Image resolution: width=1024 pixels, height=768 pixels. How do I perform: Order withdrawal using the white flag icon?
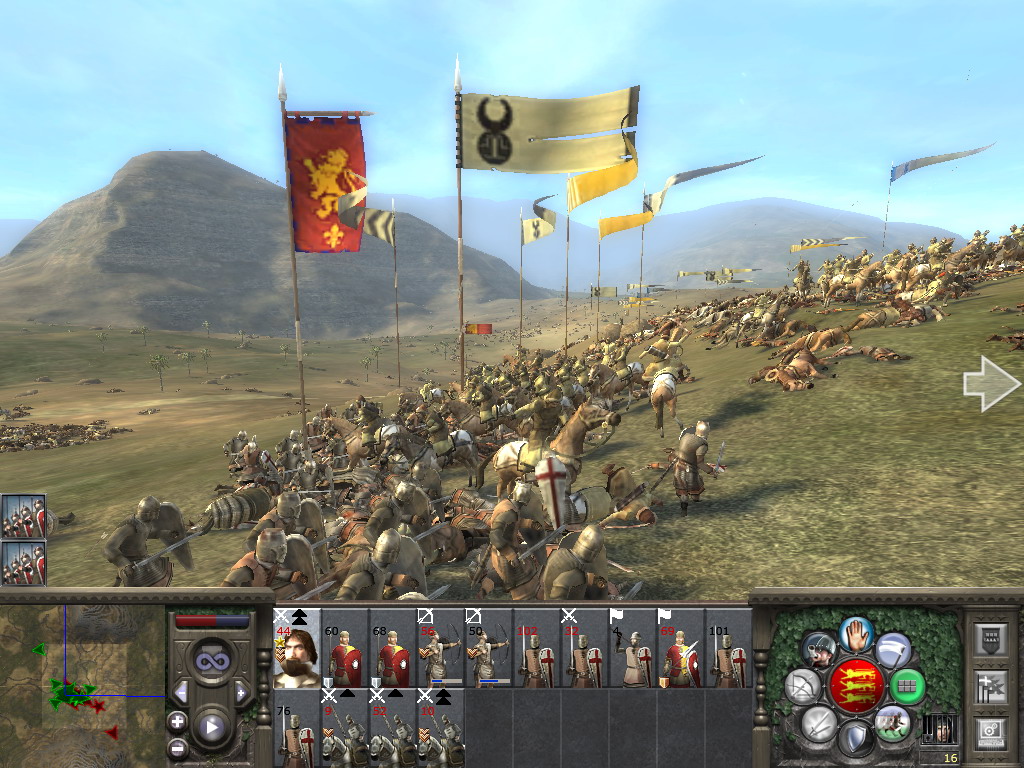pyautogui.click(x=893, y=650)
